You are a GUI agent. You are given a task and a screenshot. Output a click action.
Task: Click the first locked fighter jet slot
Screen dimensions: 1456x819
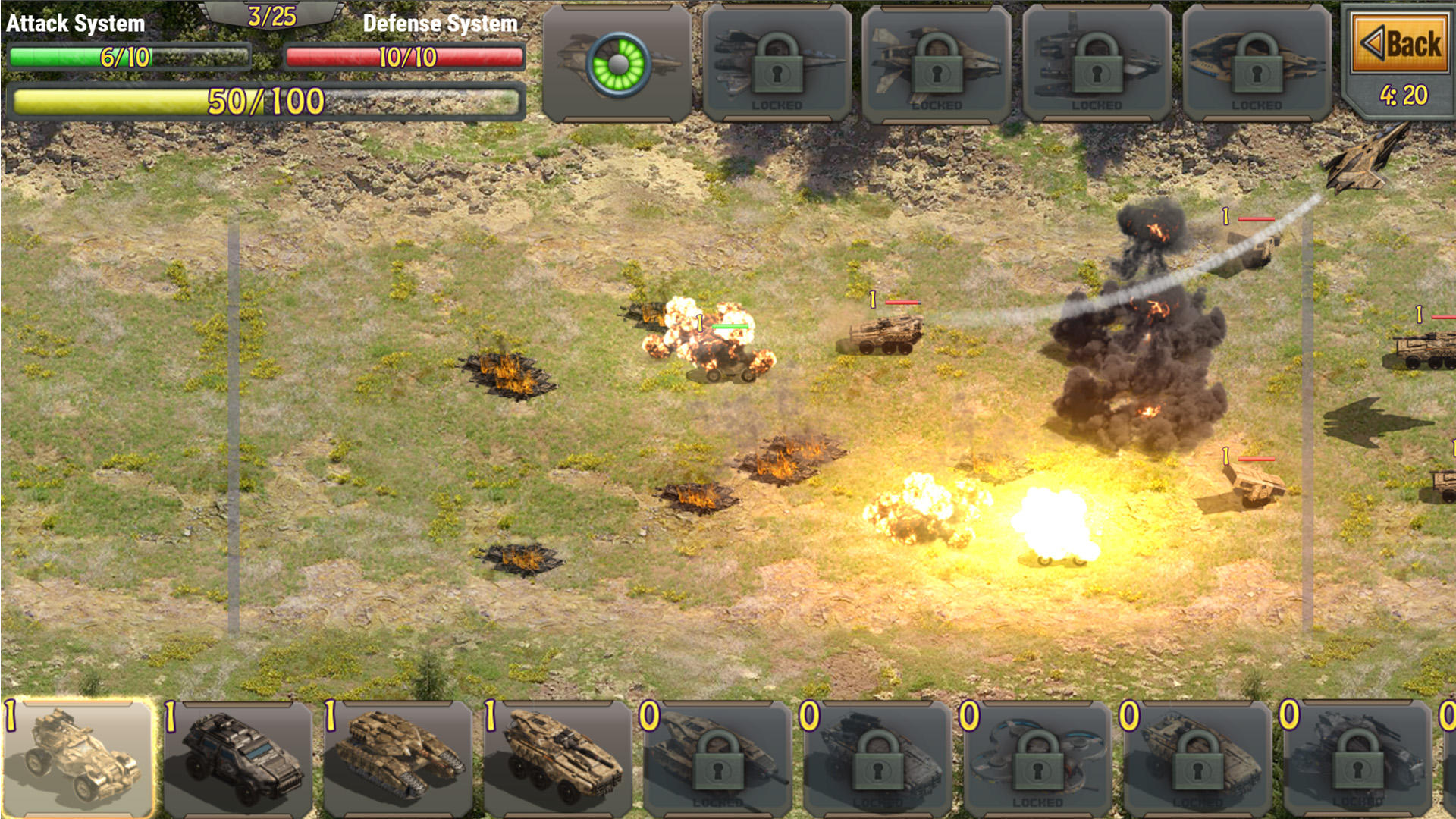point(777,64)
